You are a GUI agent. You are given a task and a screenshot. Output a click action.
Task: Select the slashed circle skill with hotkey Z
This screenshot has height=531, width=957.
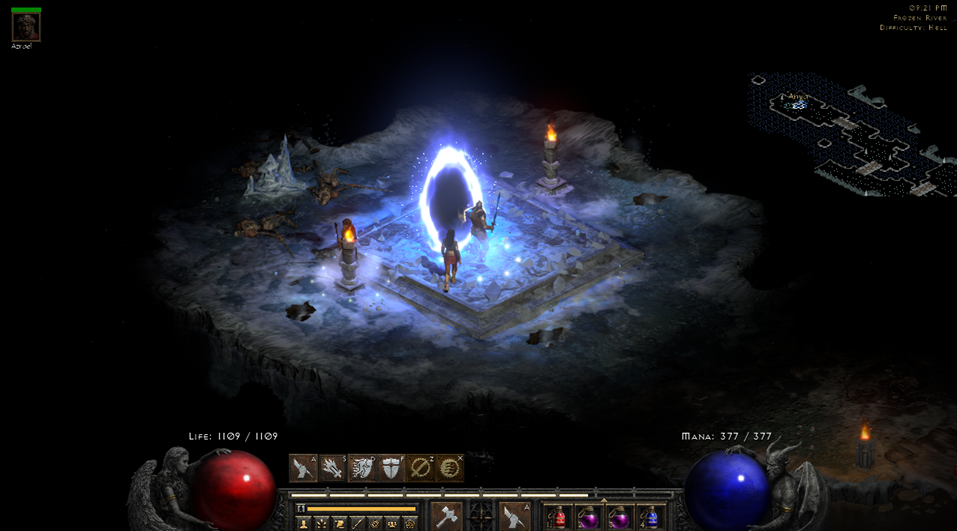pos(421,468)
